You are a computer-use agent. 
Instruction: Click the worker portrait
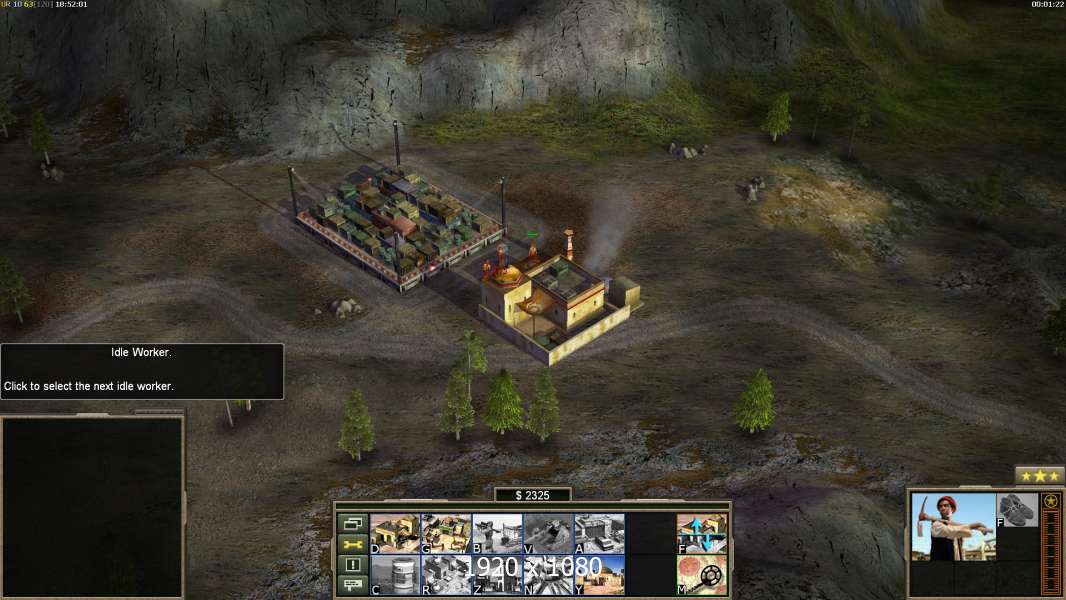tap(953, 526)
